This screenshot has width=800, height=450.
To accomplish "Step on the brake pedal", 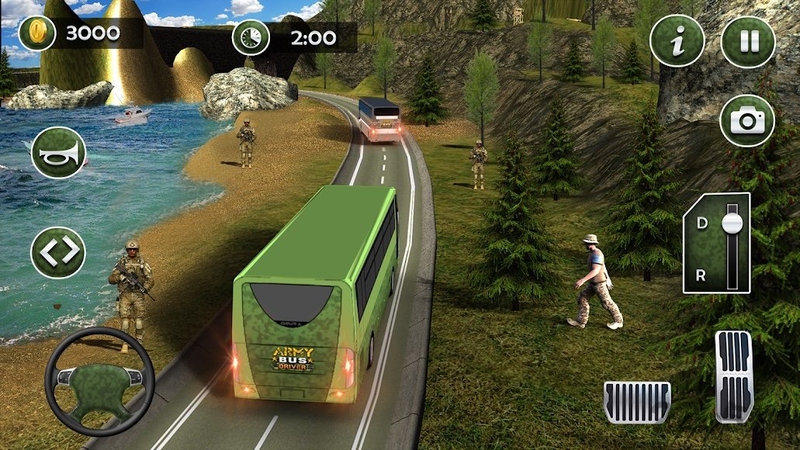I will [637, 400].
